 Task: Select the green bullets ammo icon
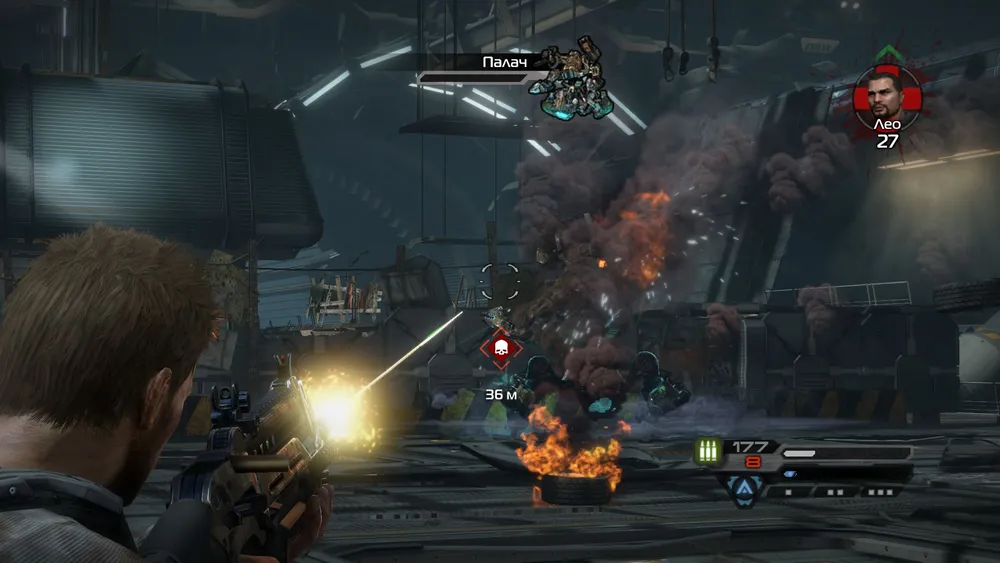click(x=709, y=452)
